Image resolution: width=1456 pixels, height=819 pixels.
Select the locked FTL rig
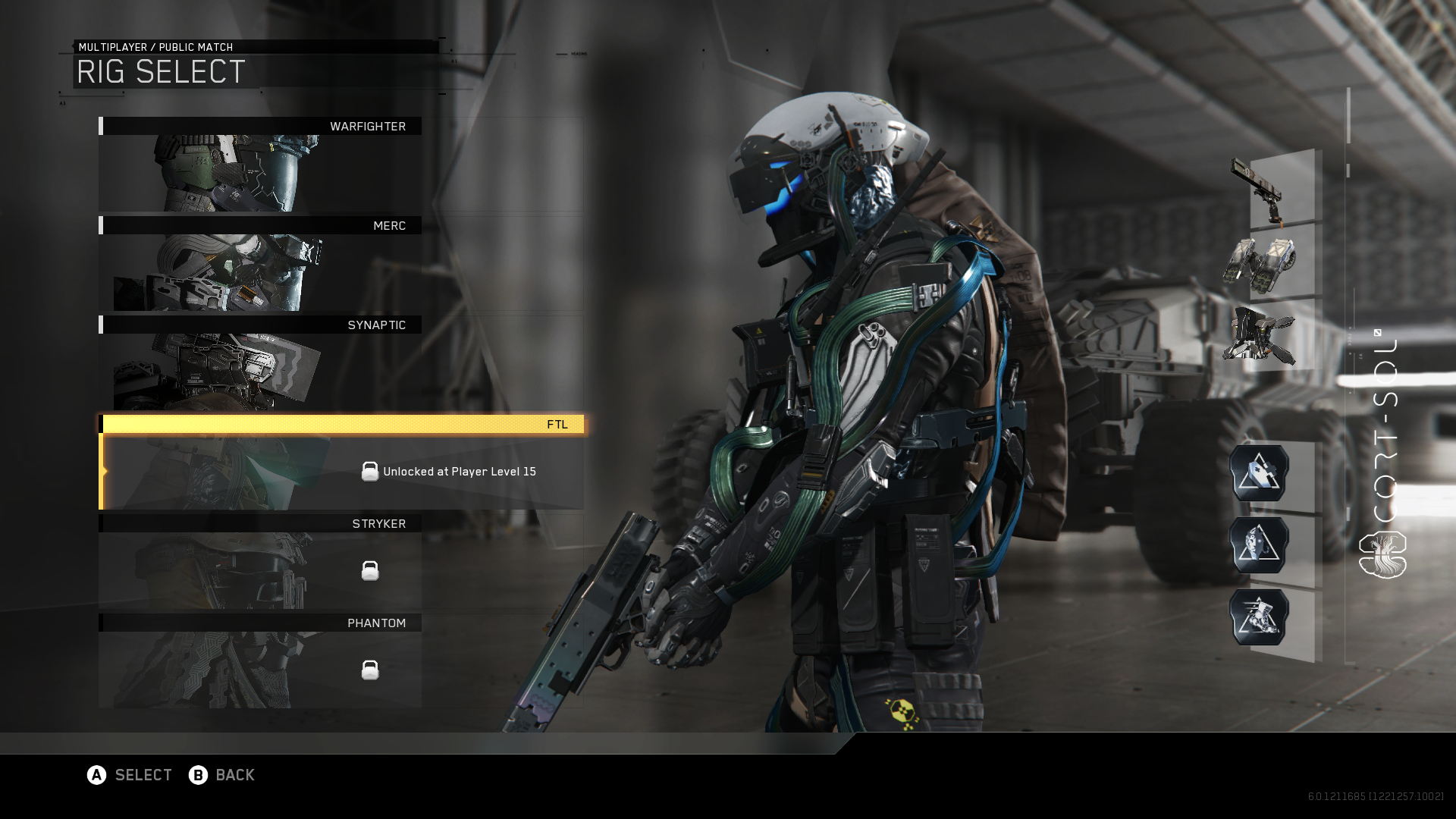click(x=341, y=463)
